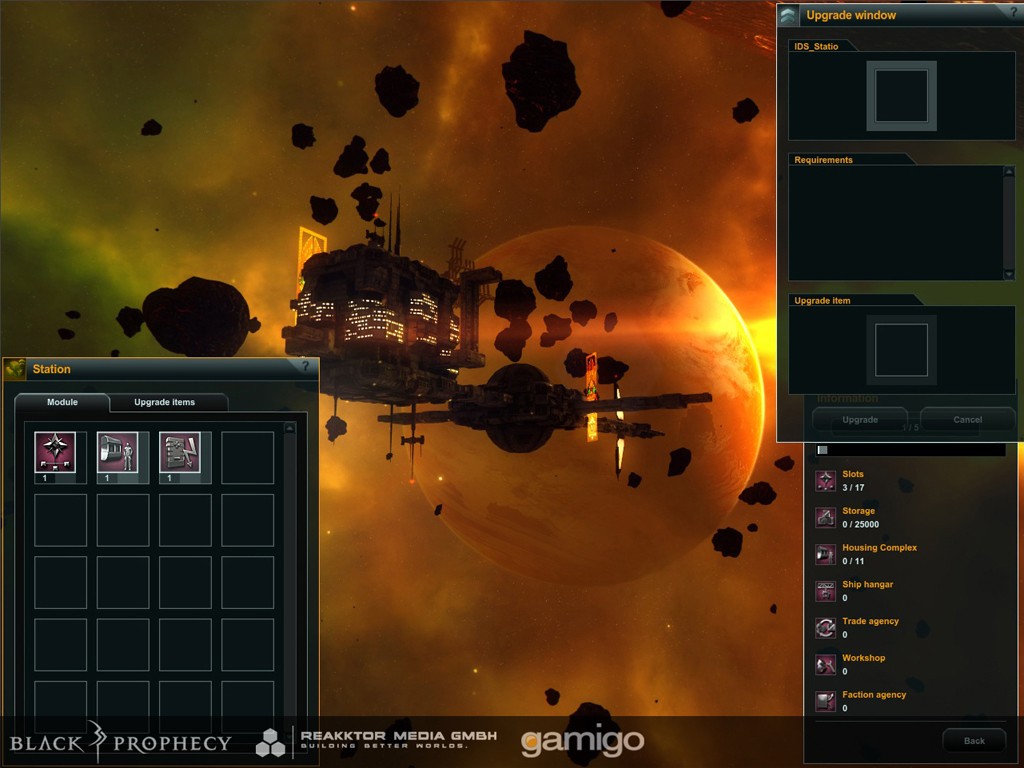Select the star-shaped module slot

pyautogui.click(x=55, y=452)
